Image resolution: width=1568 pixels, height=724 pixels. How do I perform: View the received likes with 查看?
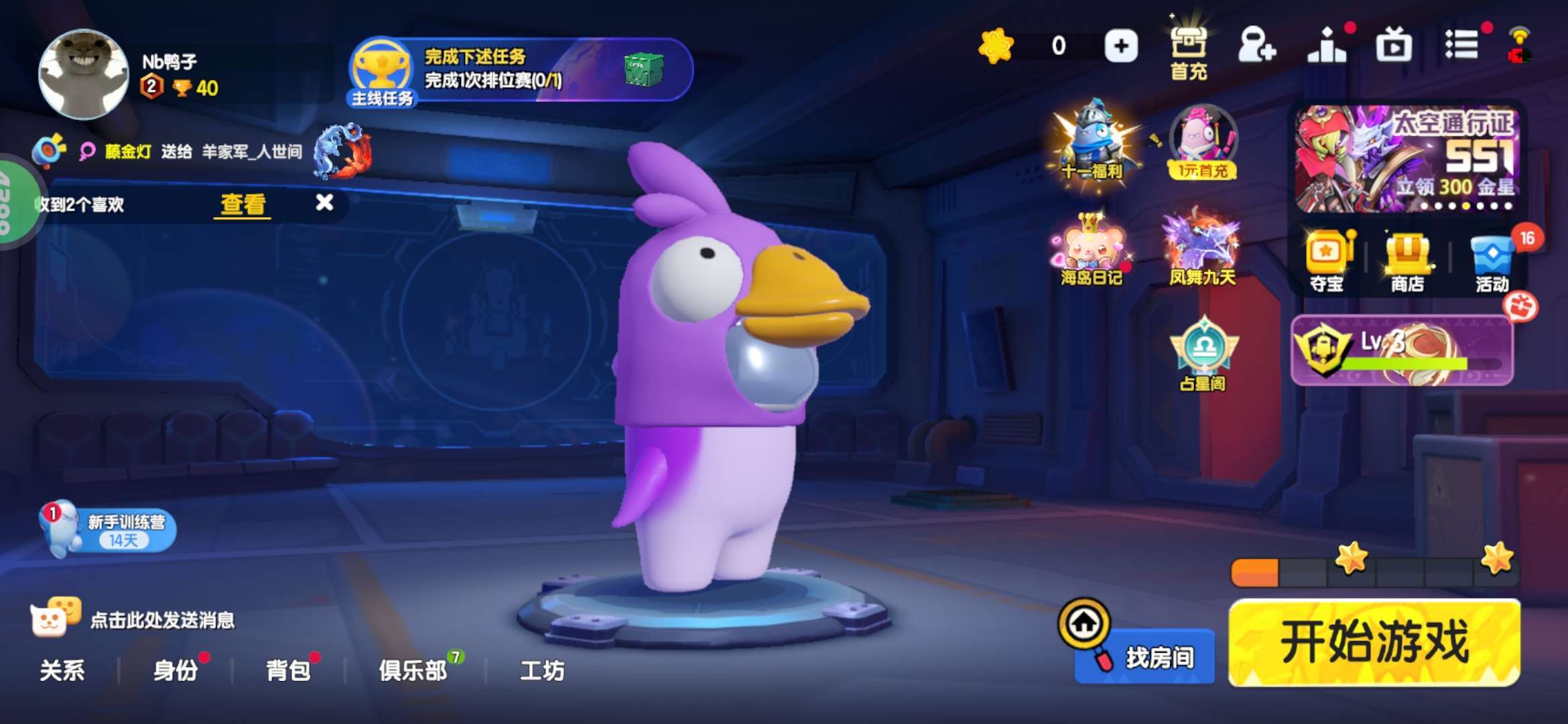click(x=244, y=204)
